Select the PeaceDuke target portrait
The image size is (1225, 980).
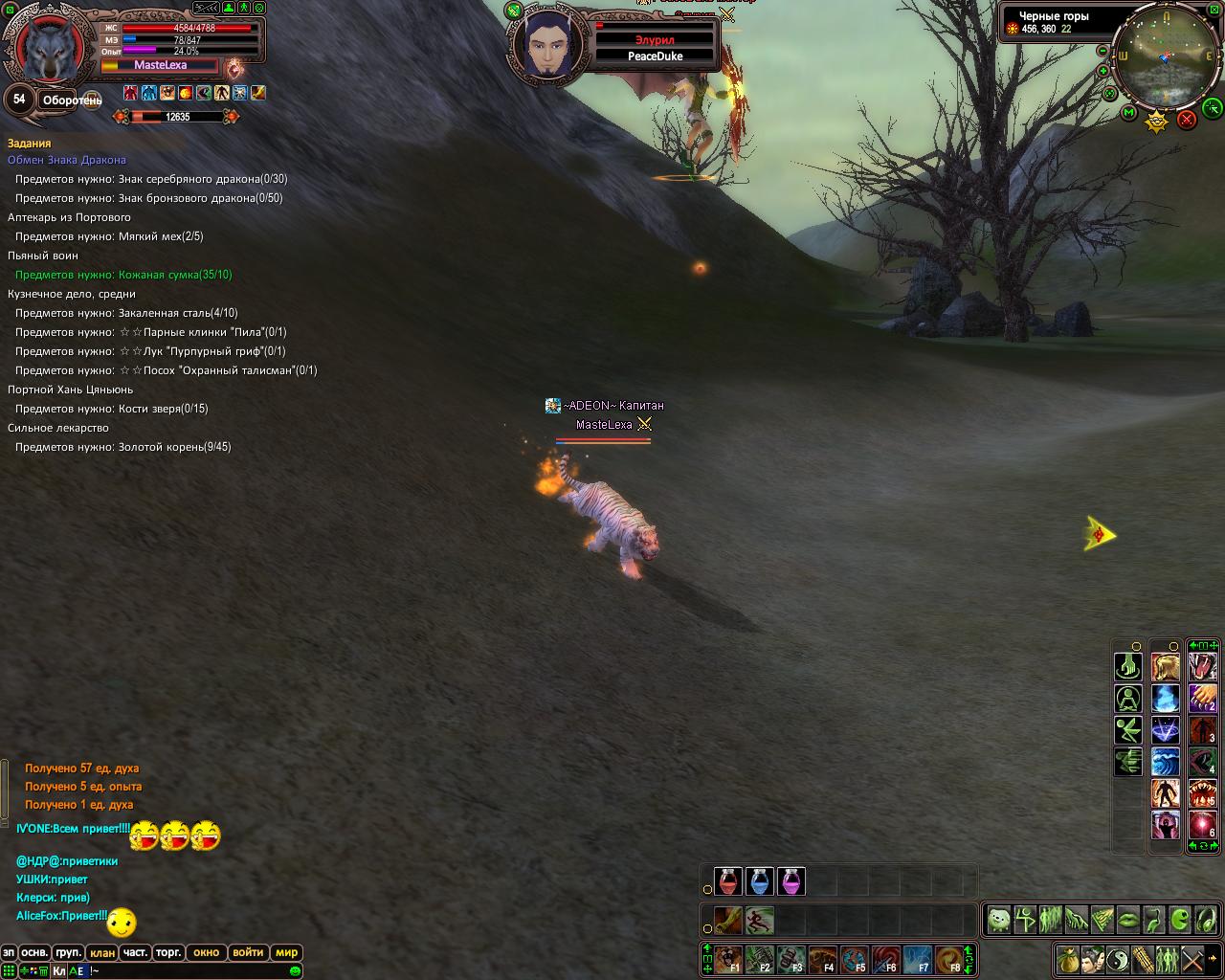click(x=544, y=46)
